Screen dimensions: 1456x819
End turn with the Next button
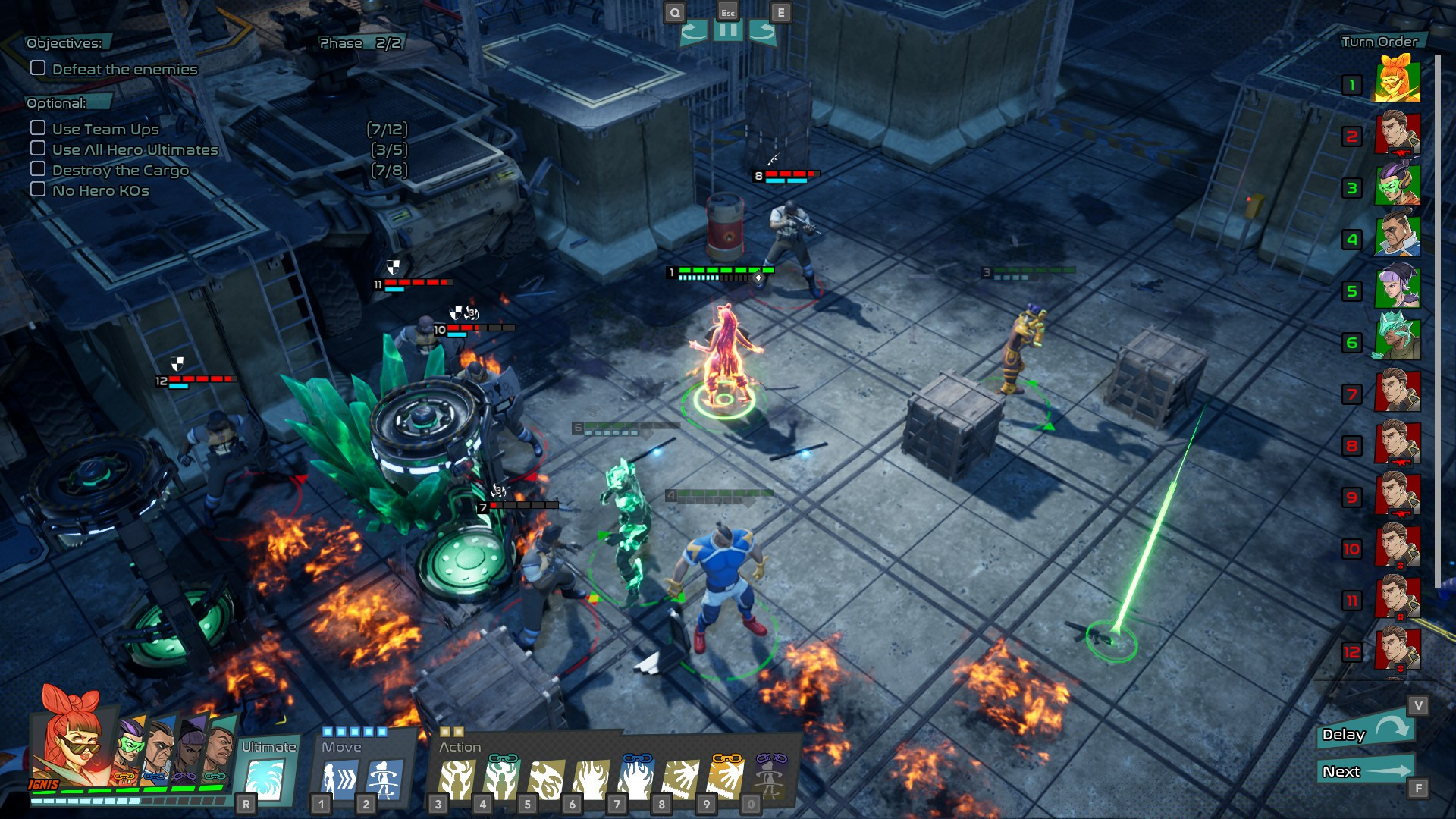(x=1365, y=770)
